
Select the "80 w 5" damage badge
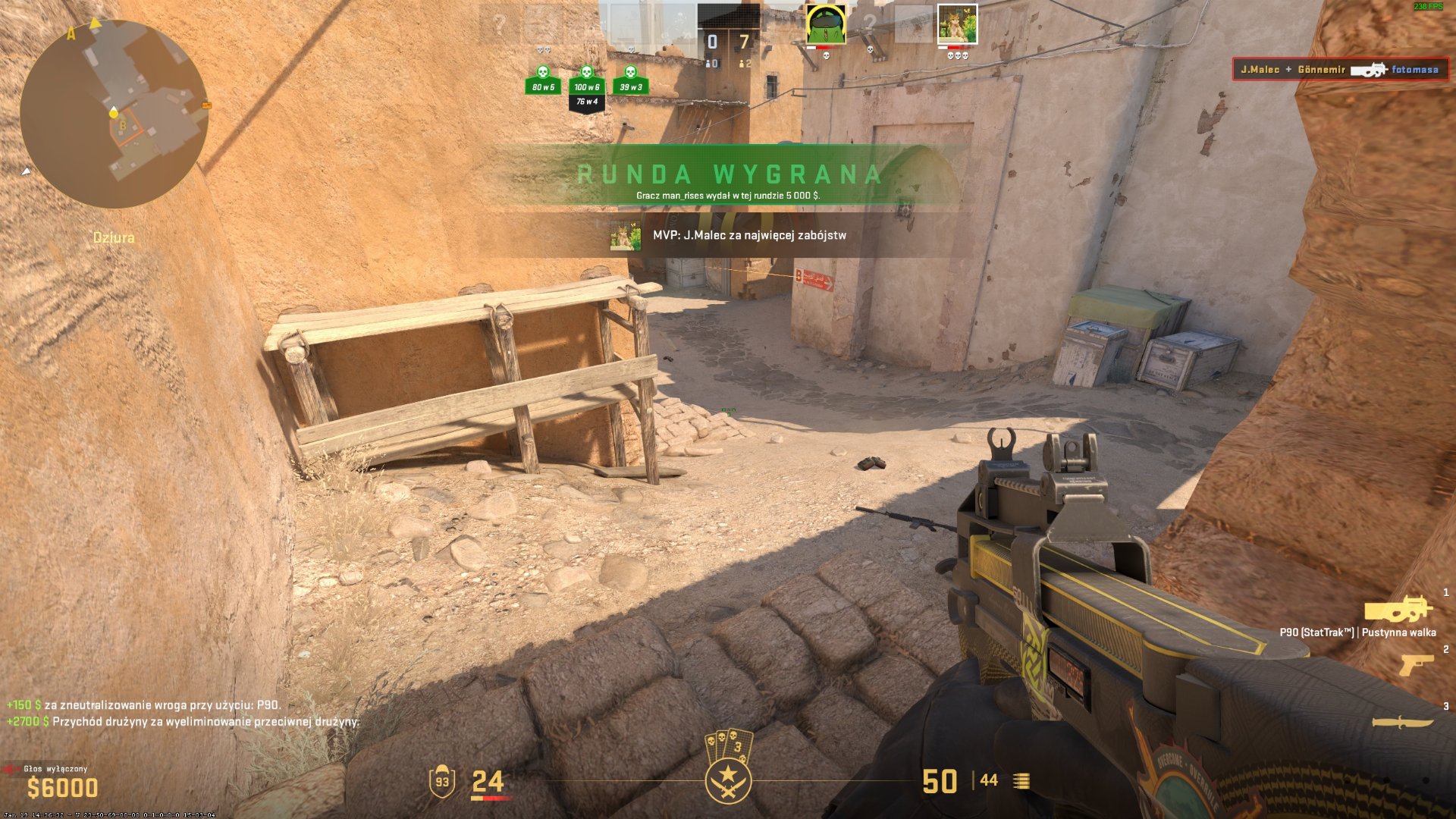tap(543, 80)
